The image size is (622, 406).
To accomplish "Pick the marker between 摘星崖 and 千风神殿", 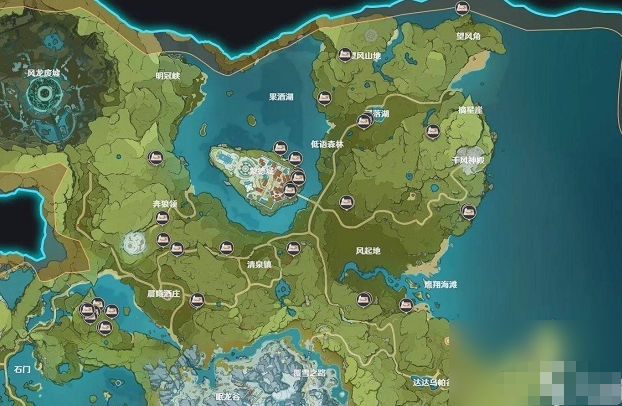I will 434,132.
